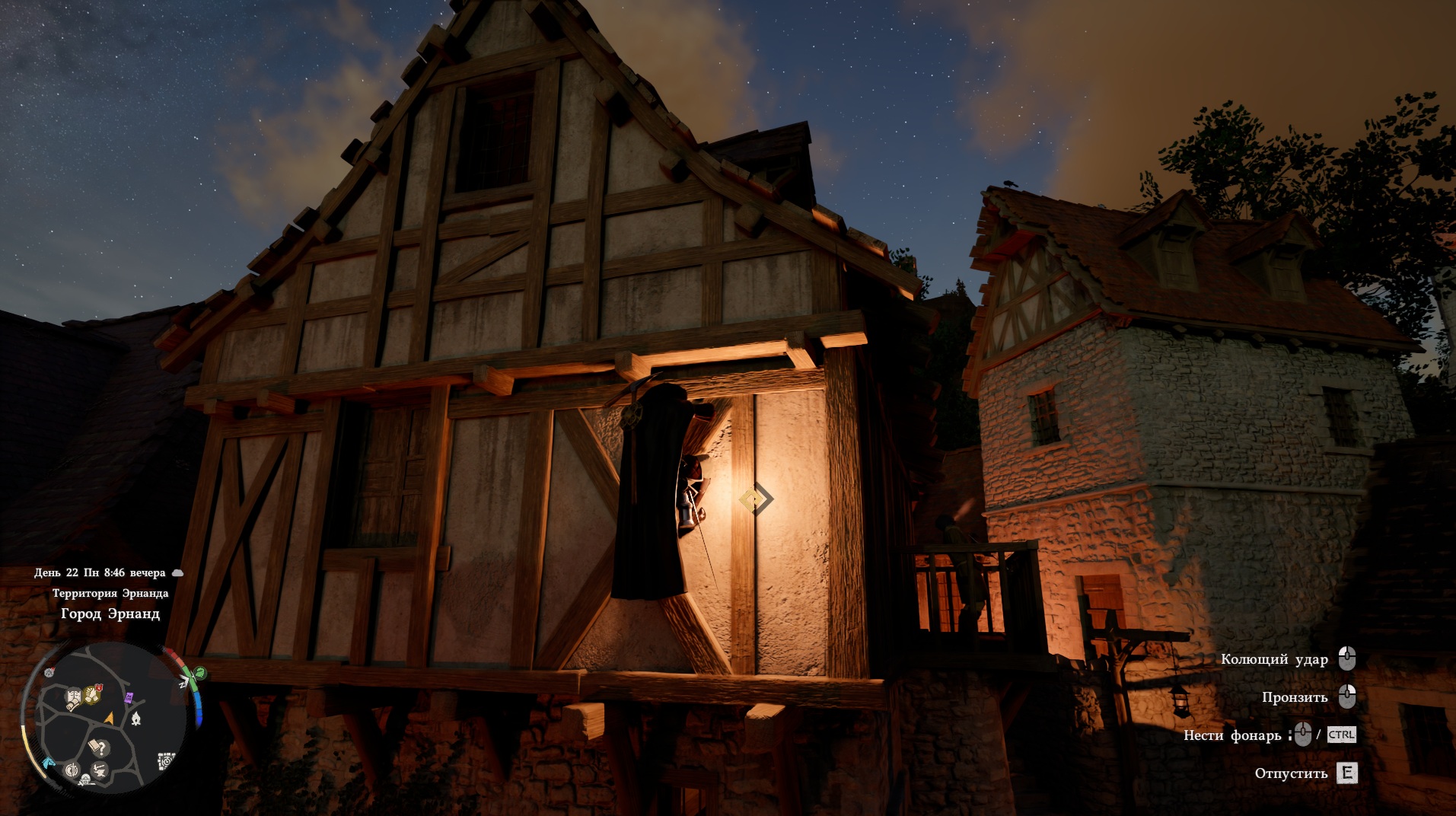Click the domed building marker on minimap

[x=84, y=779]
